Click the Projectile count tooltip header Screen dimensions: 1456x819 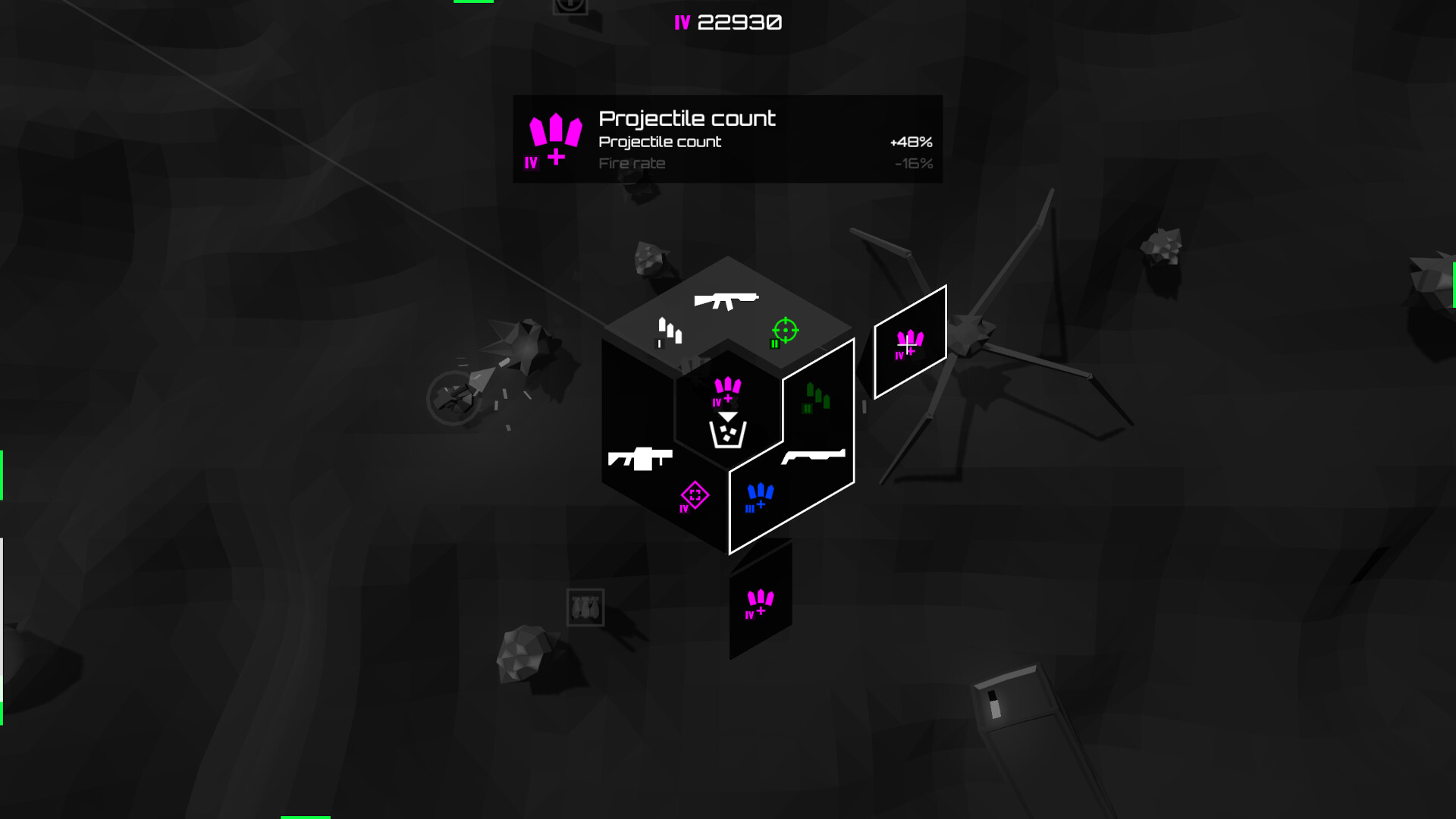pyautogui.click(x=686, y=118)
